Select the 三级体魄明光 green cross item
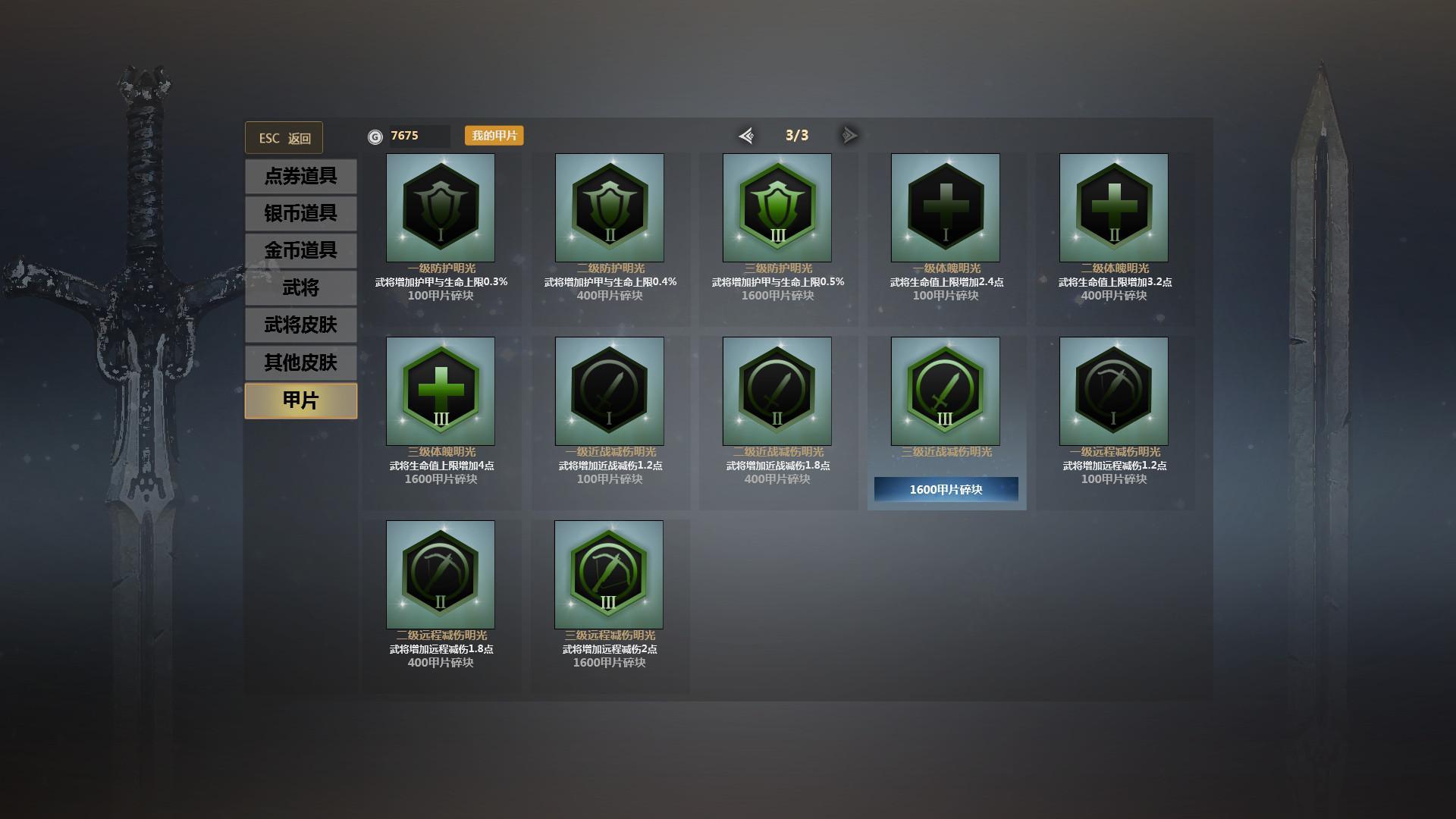Screen dimensions: 1456x819 [x=441, y=391]
